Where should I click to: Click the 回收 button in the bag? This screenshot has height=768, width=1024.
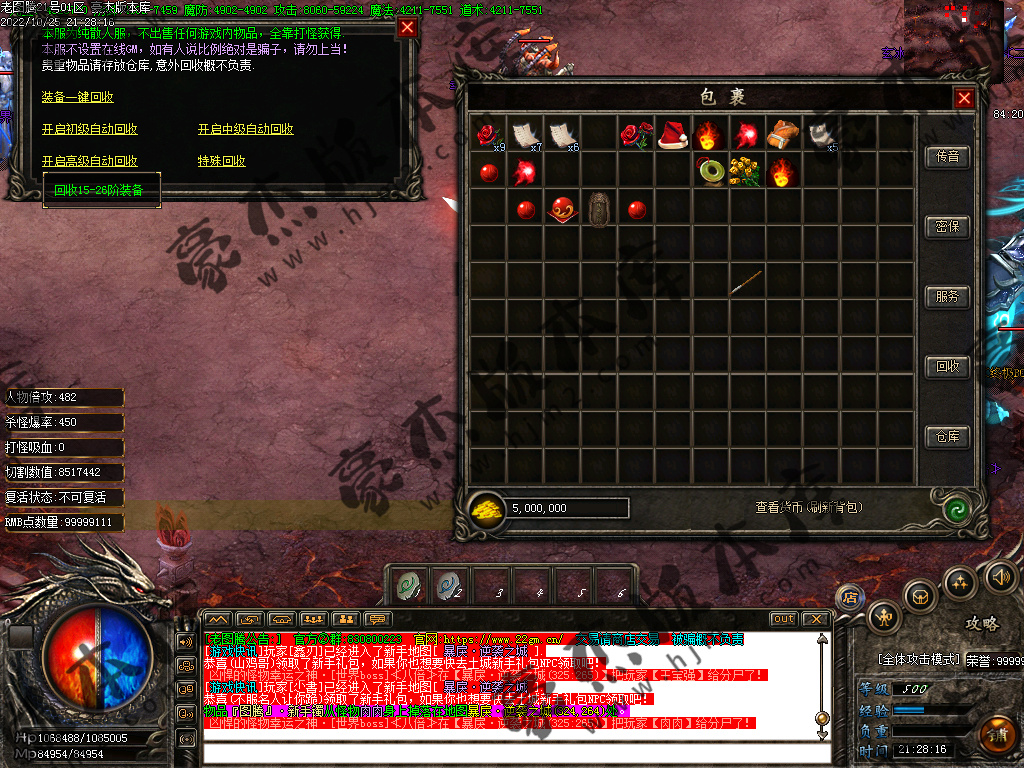(947, 367)
